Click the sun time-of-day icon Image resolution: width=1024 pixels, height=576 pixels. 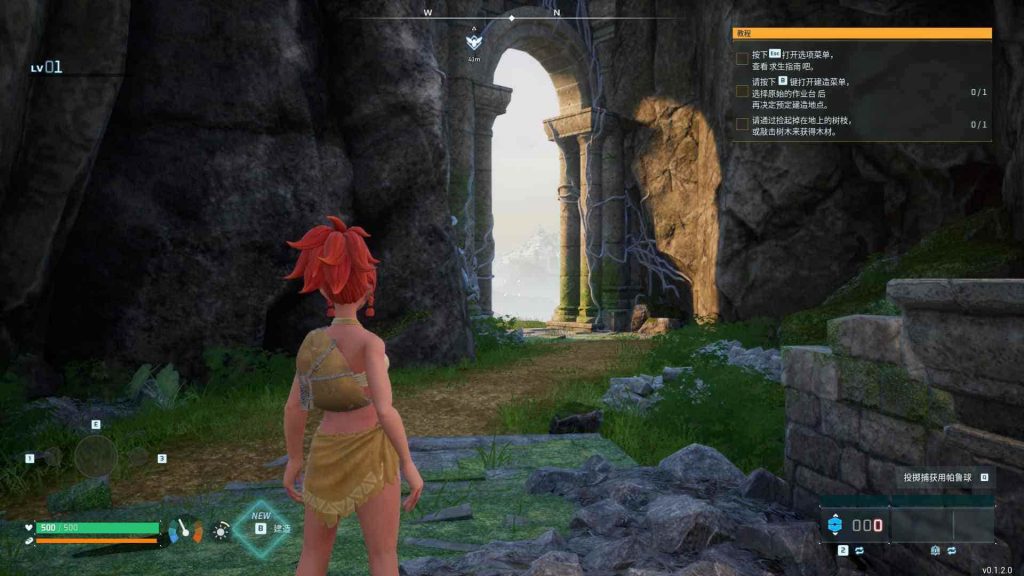pos(220,530)
